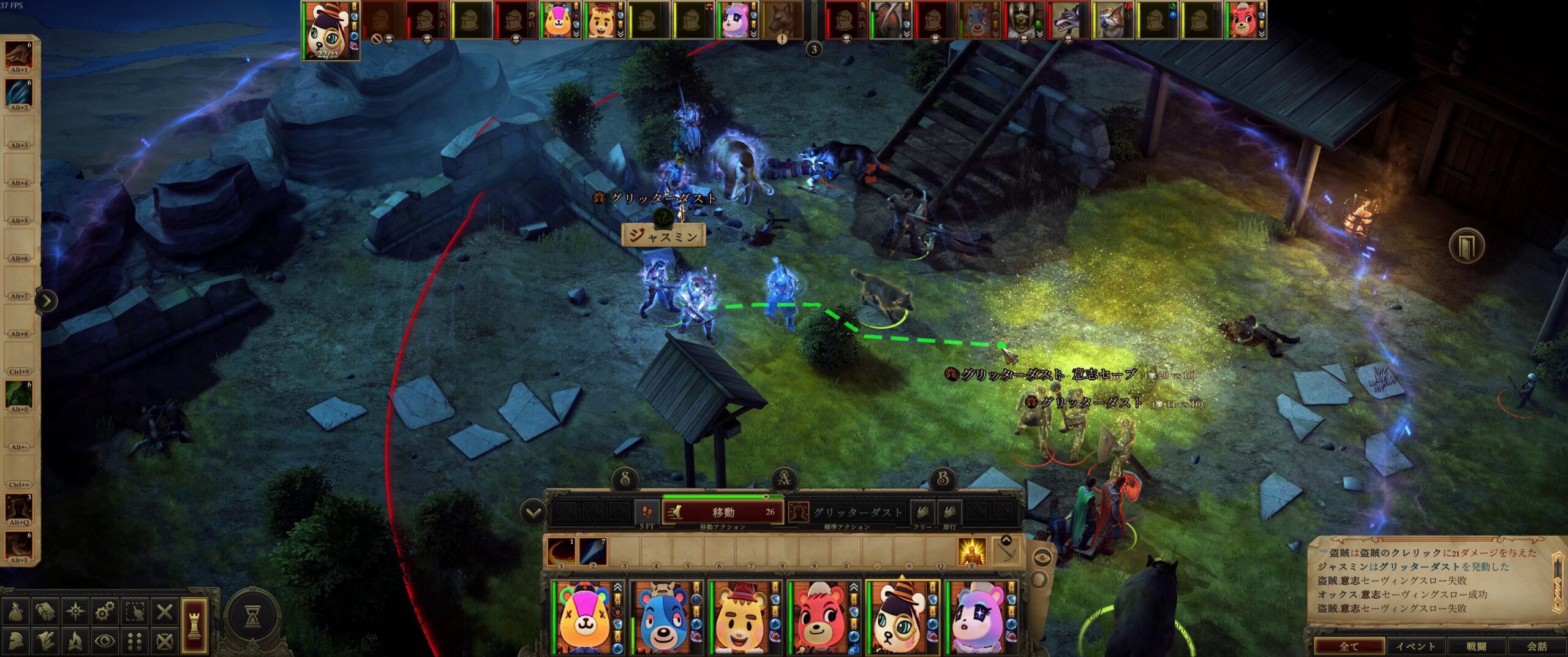Expand the left side panel arrow
The width and height of the screenshot is (1568, 657).
[47, 300]
